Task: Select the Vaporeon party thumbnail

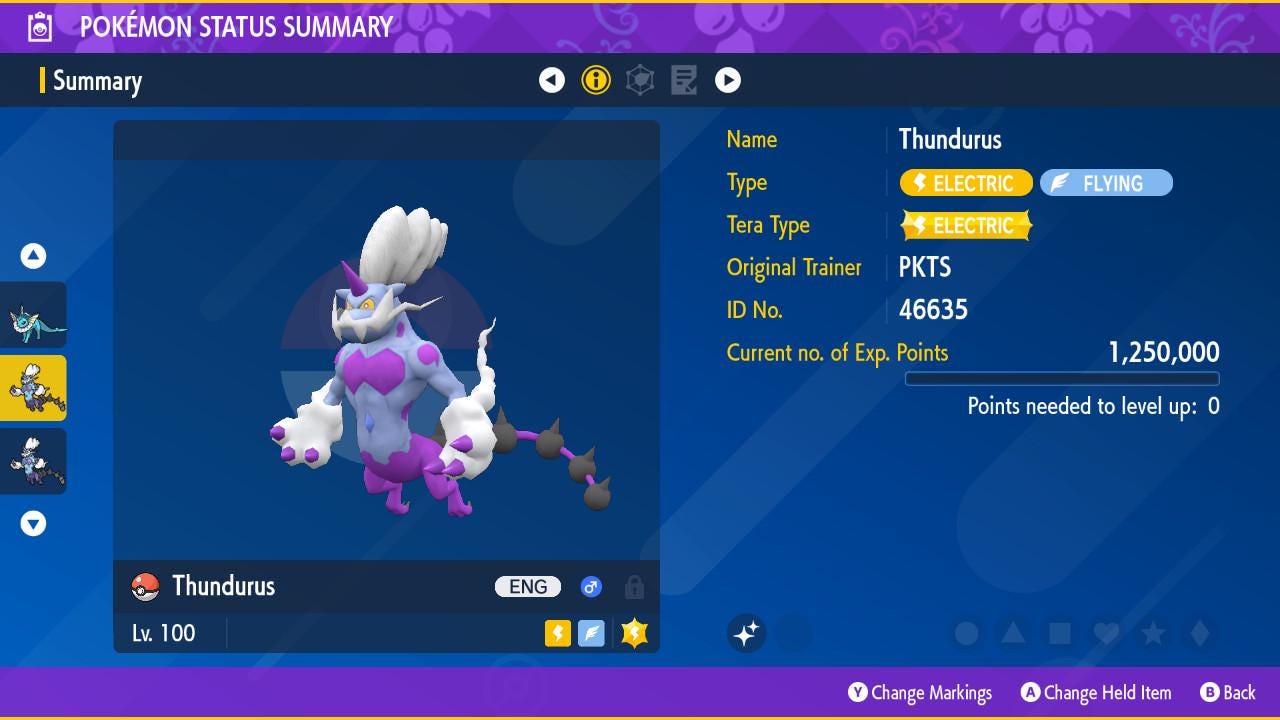Action: point(34,315)
